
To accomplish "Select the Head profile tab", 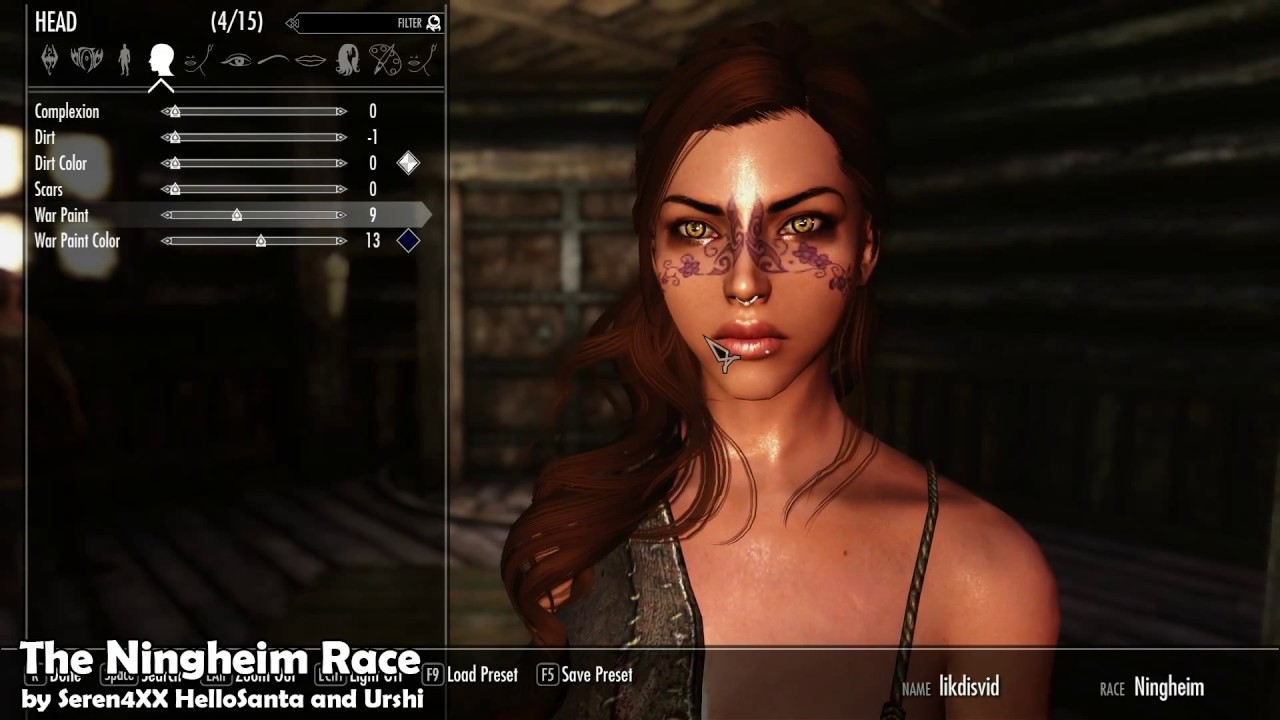I will click(x=161, y=59).
